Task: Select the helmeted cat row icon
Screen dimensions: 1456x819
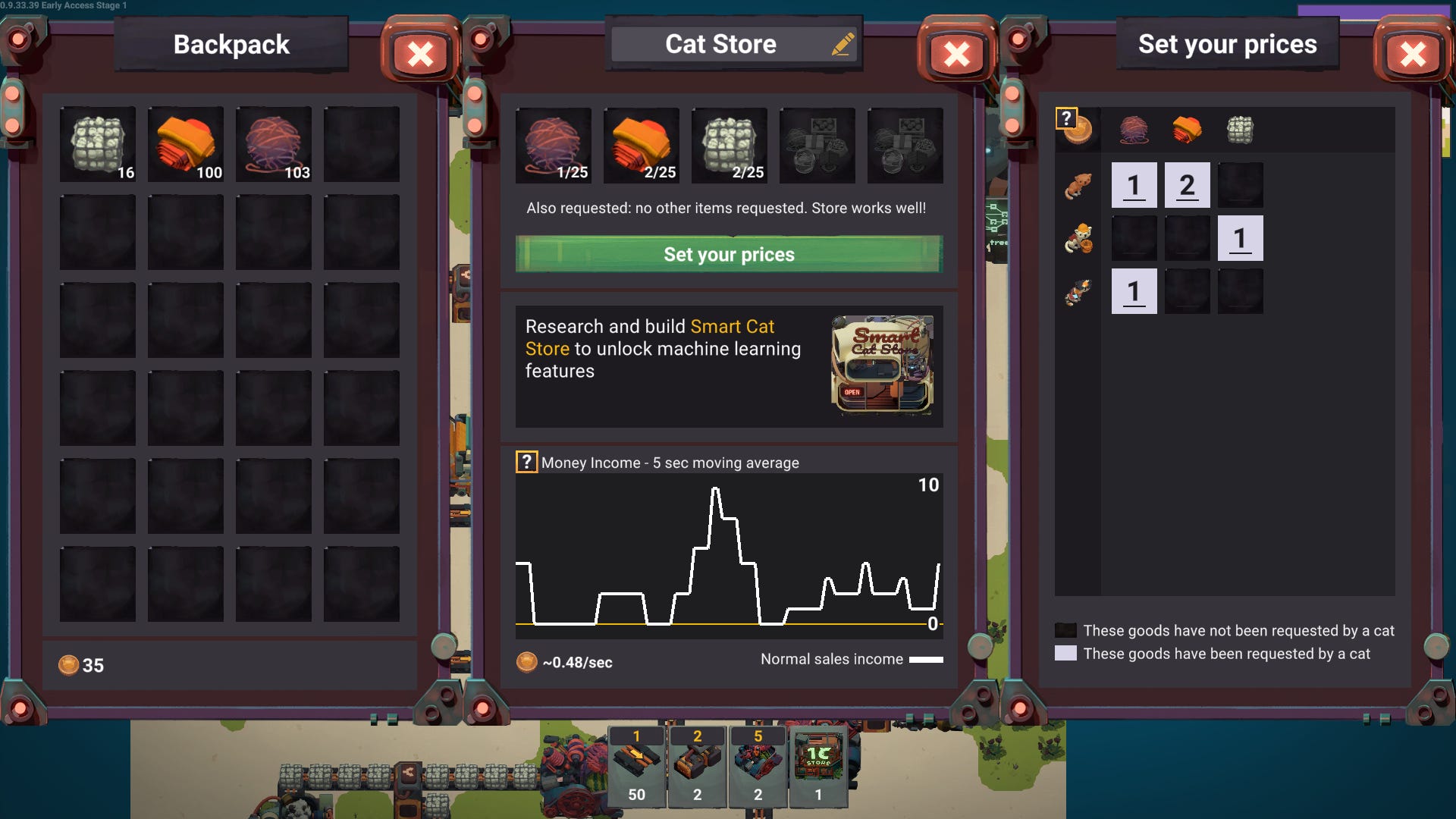Action: pyautogui.click(x=1078, y=237)
